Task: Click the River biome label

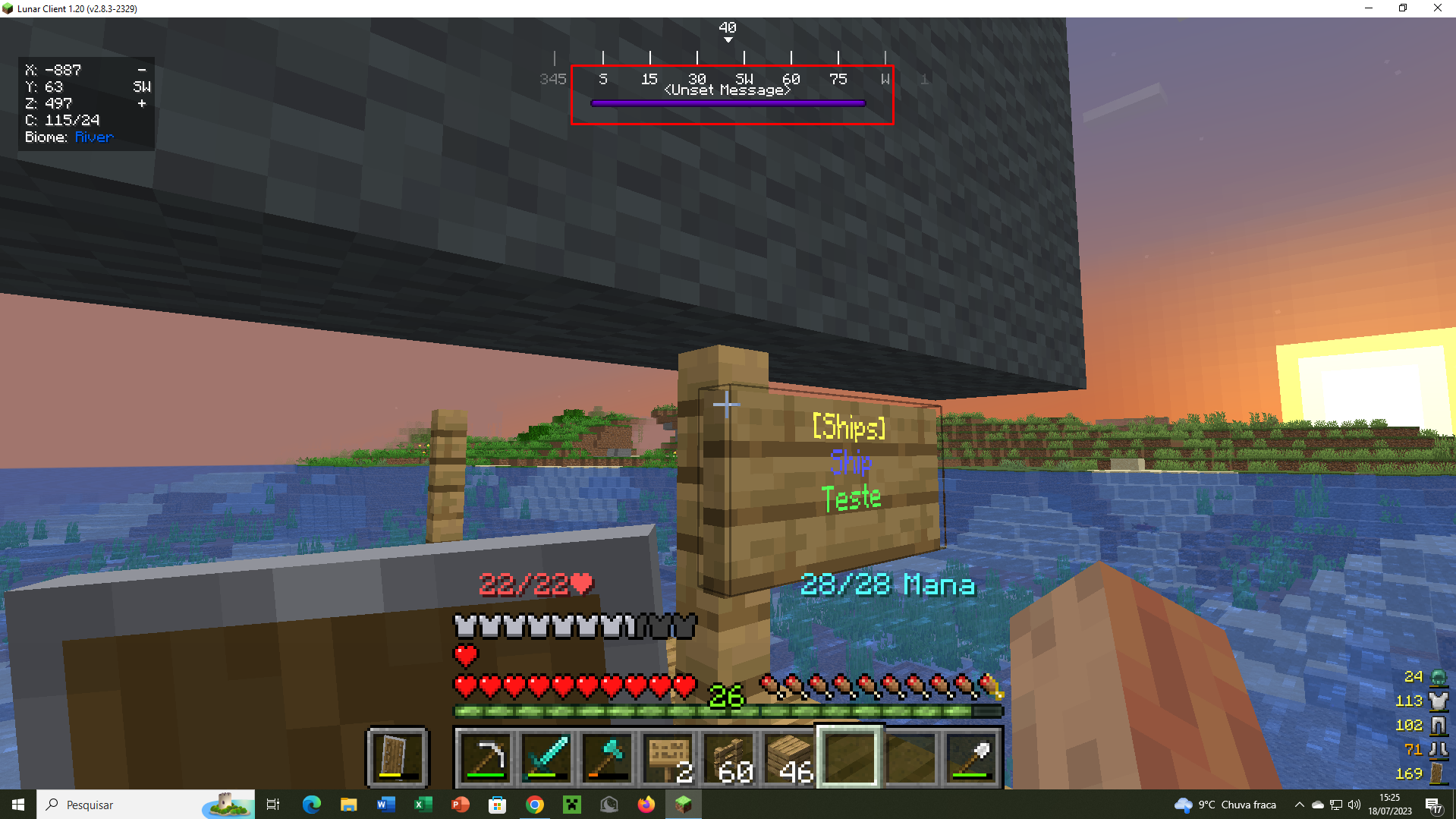Action: click(93, 137)
